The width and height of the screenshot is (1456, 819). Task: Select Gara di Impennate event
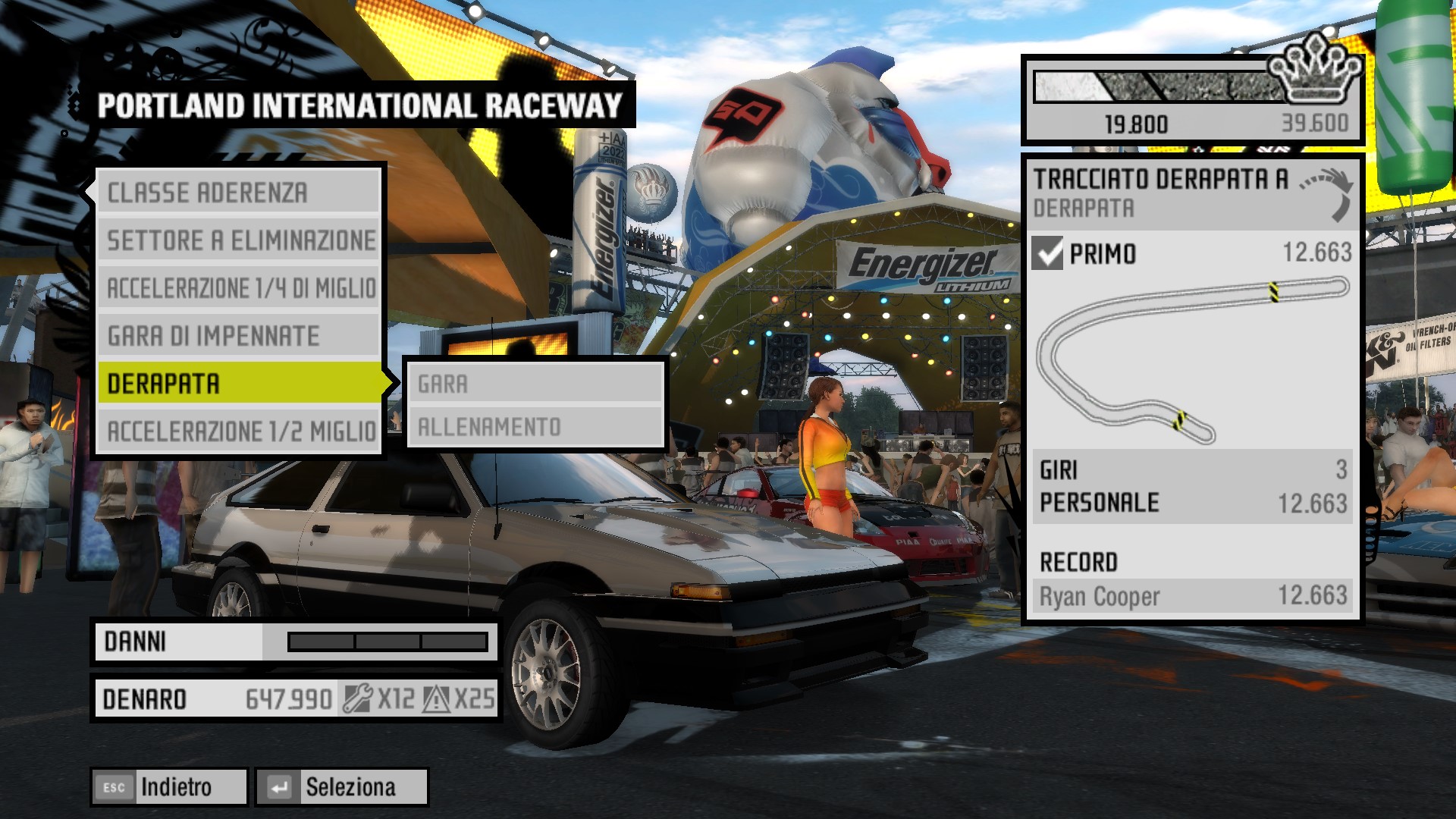coord(239,336)
